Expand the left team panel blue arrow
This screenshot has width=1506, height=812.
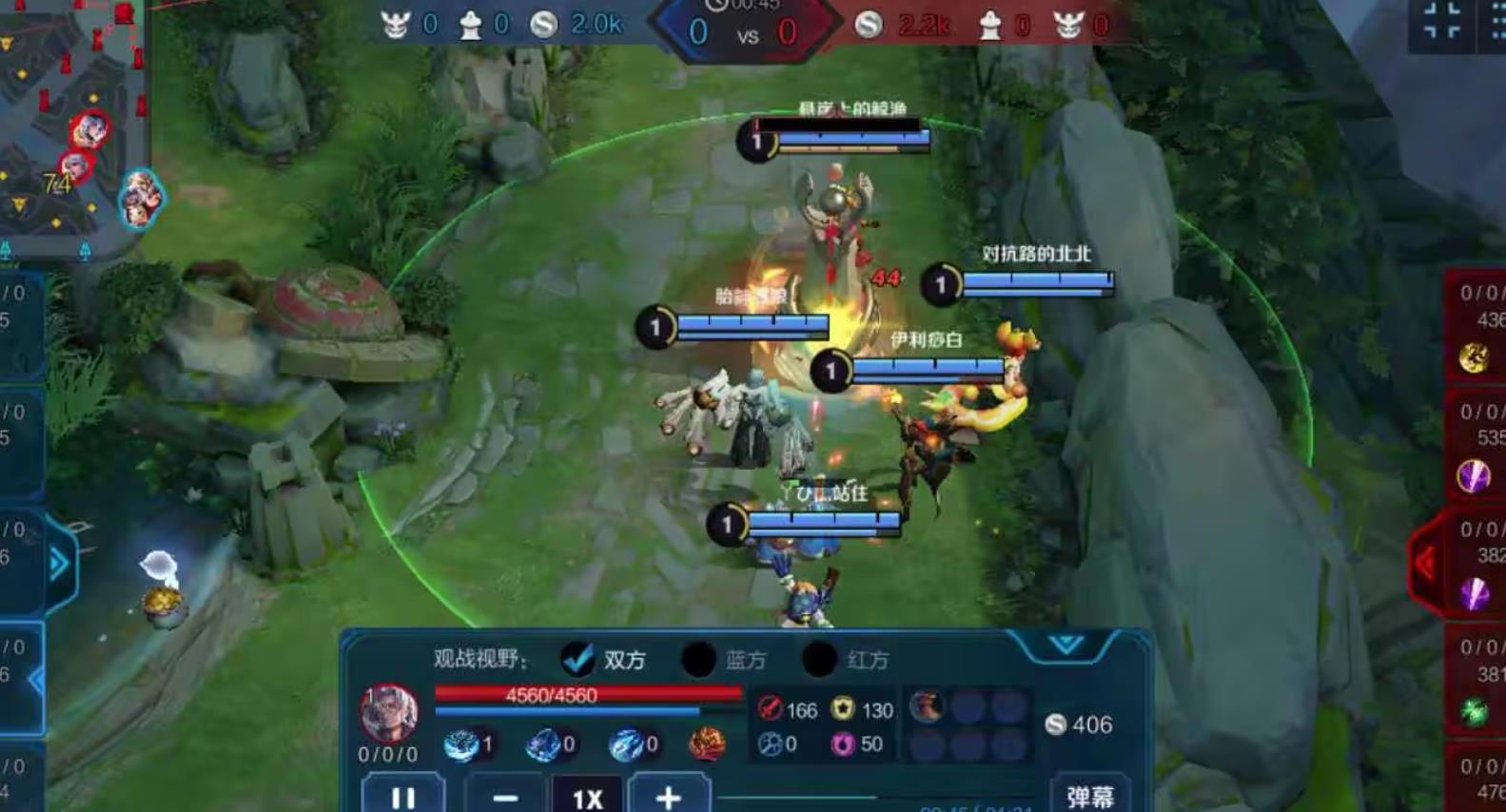pyautogui.click(x=60, y=560)
